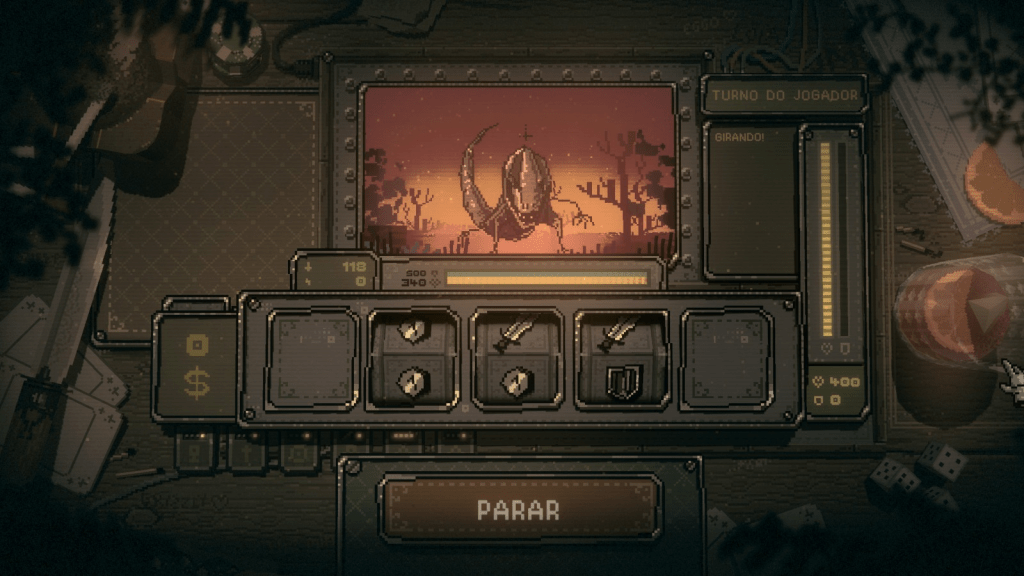Select the reel showing sword above shield
Image resolution: width=1024 pixels, height=576 pixels.
click(x=622, y=359)
